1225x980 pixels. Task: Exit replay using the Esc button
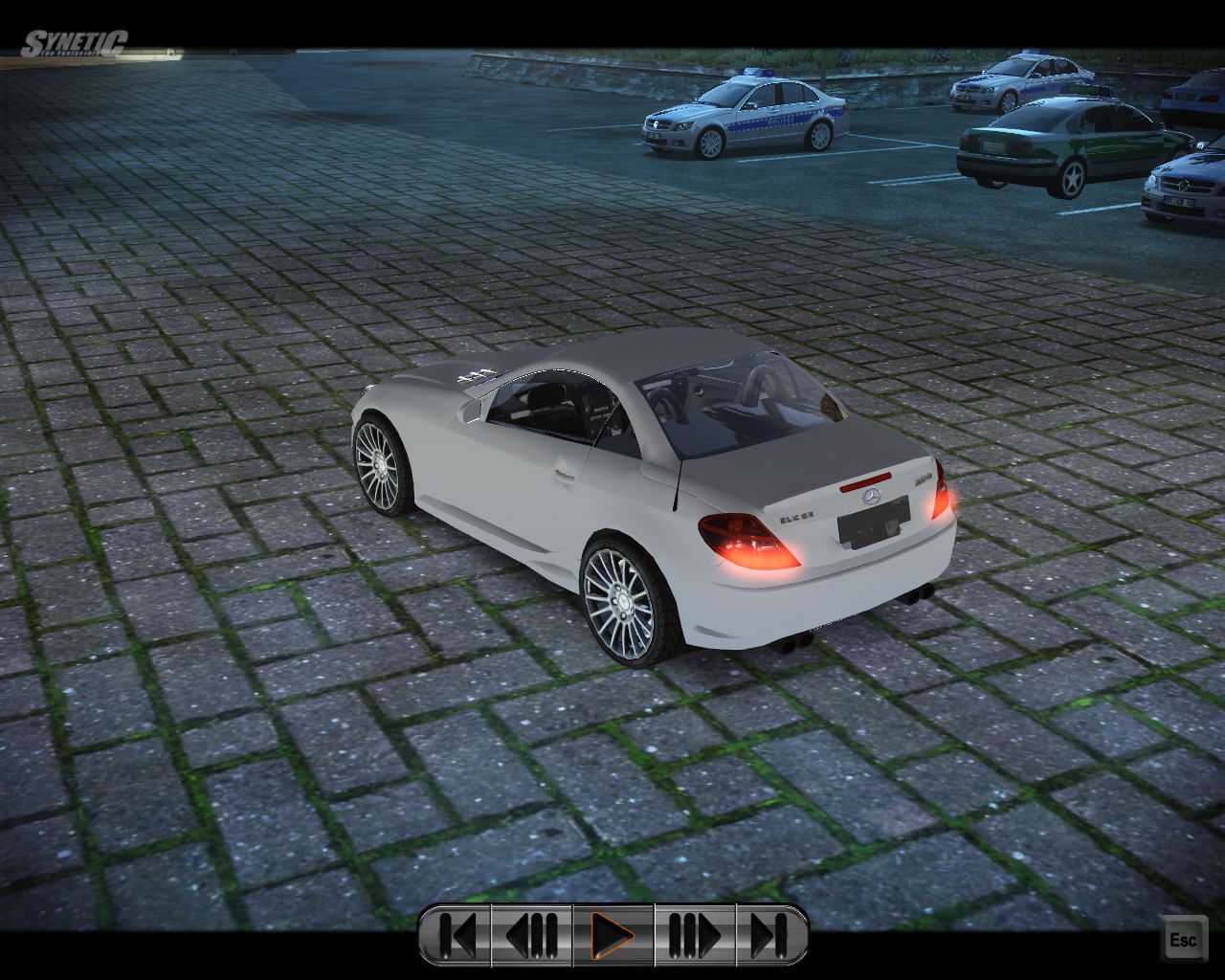tap(1183, 940)
